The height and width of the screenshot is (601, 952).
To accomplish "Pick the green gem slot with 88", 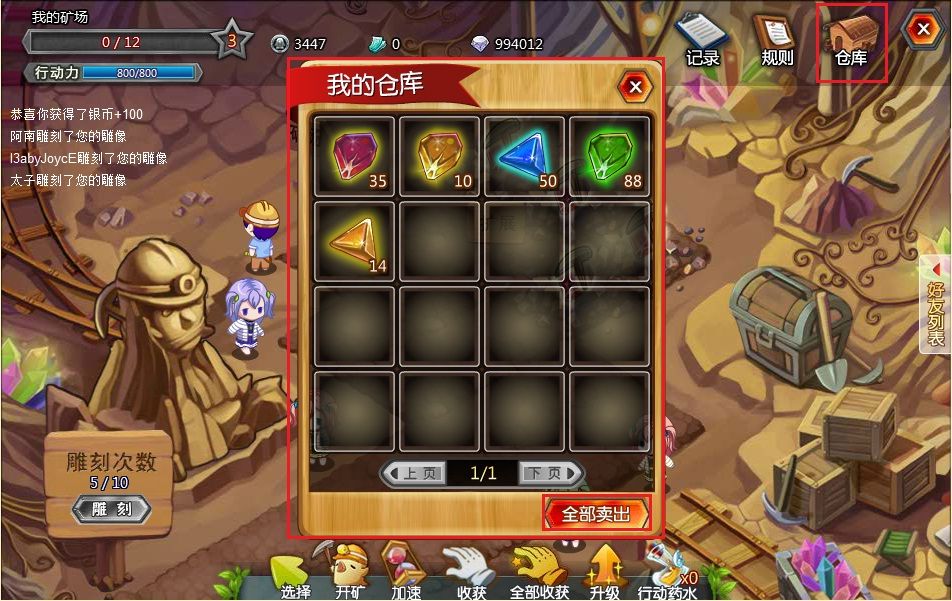I will (x=610, y=156).
